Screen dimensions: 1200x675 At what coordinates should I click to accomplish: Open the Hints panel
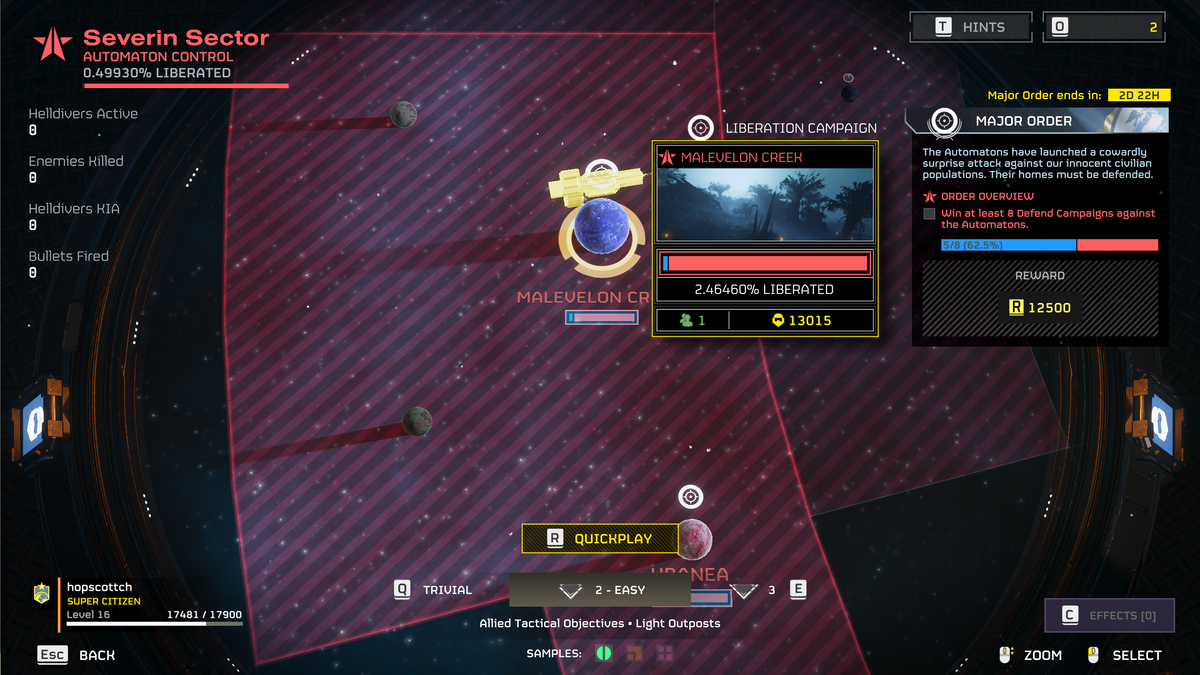[x=968, y=27]
